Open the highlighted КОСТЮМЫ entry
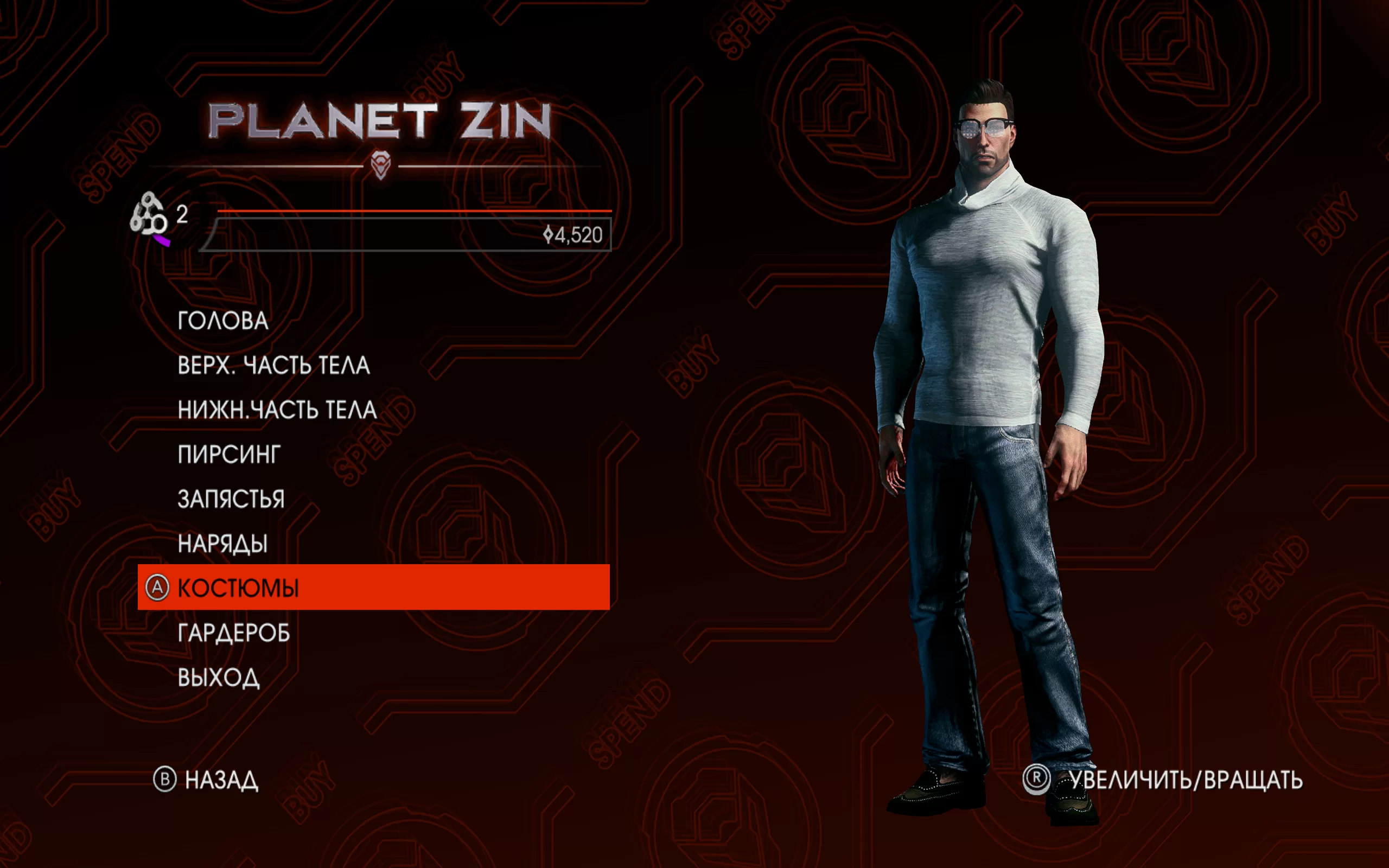Screen dimensions: 1389x868 tap(238, 588)
